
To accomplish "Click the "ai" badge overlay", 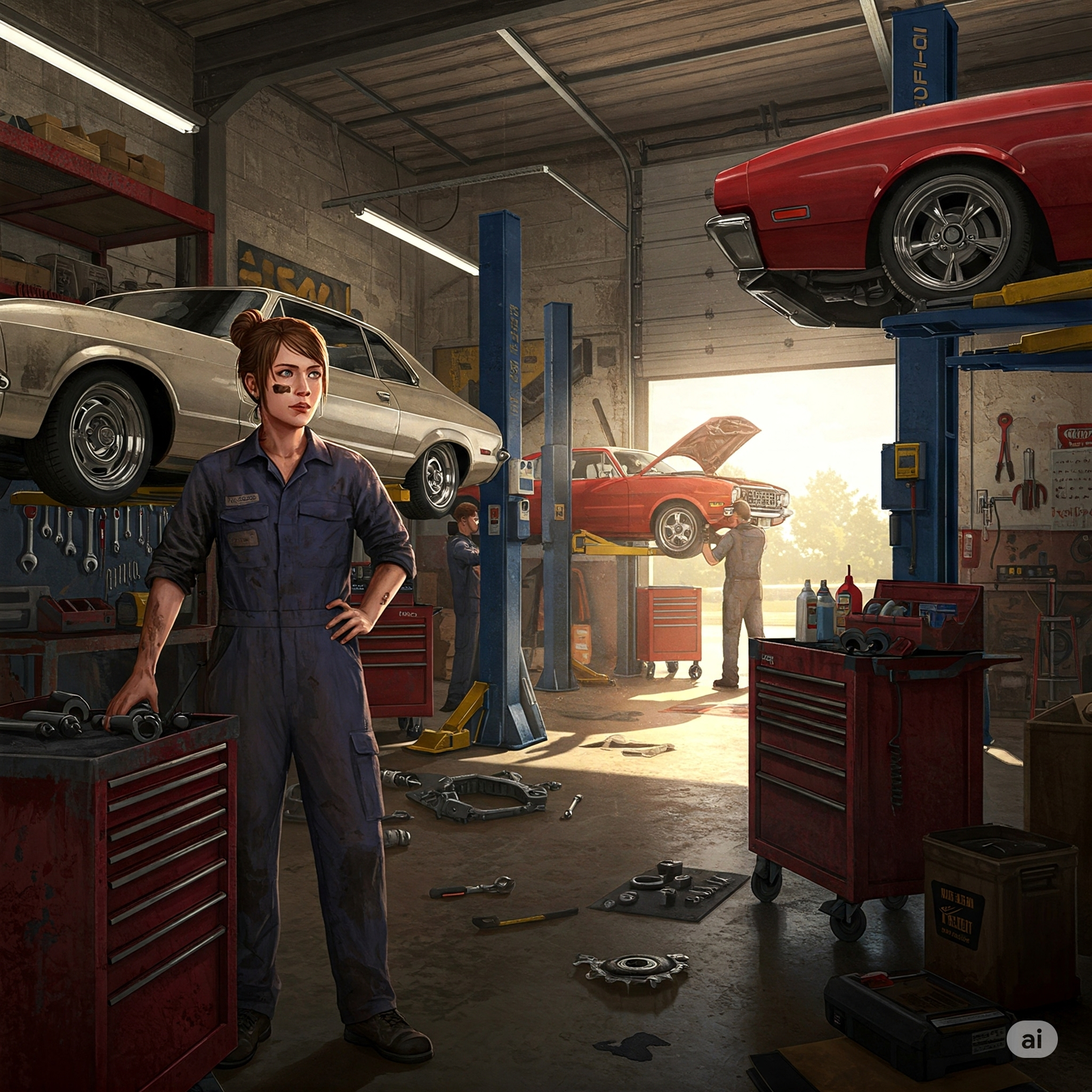I will tap(1032, 1039).
